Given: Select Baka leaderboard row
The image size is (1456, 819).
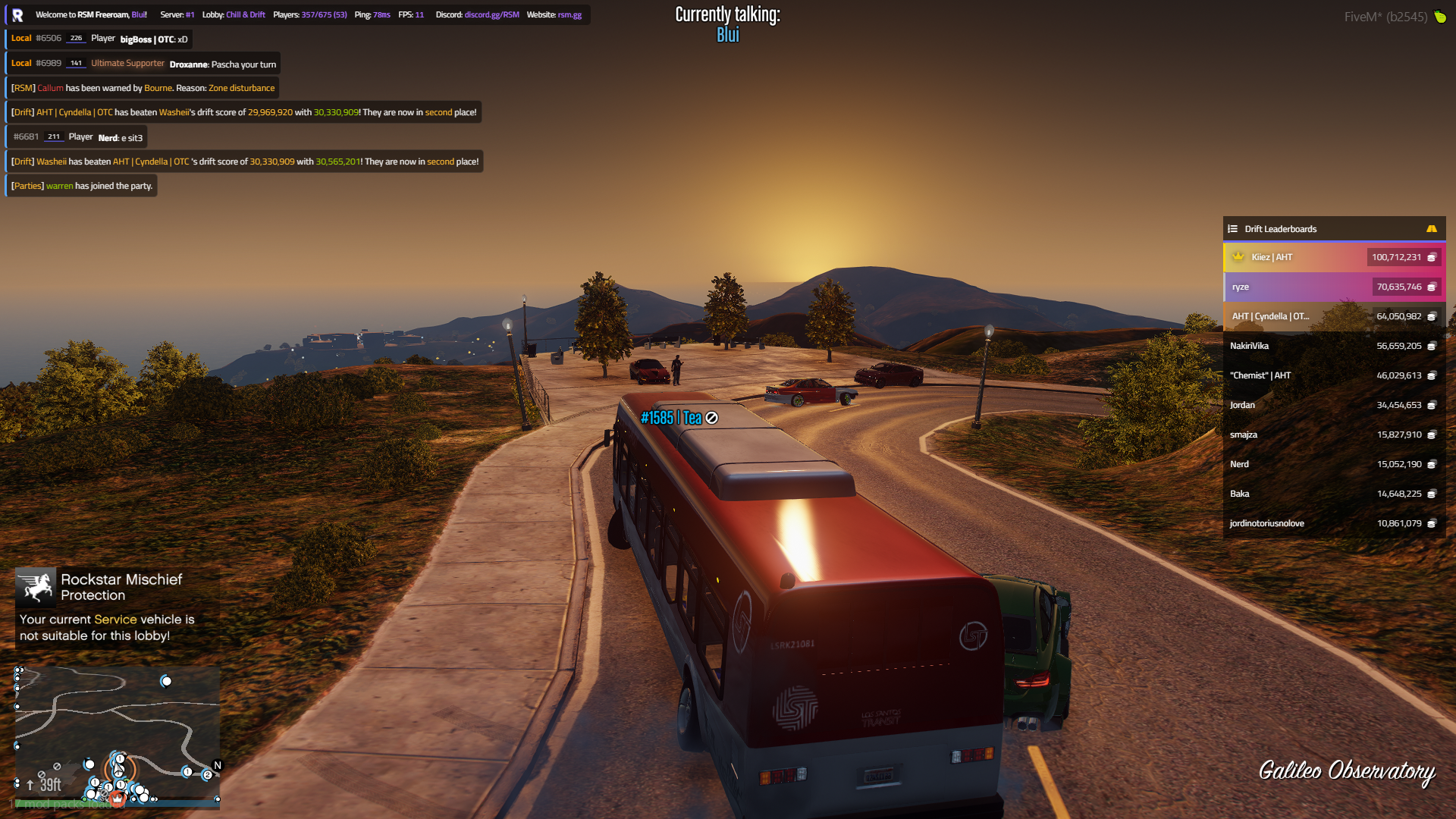Looking at the screenshot, I should pos(1333,494).
